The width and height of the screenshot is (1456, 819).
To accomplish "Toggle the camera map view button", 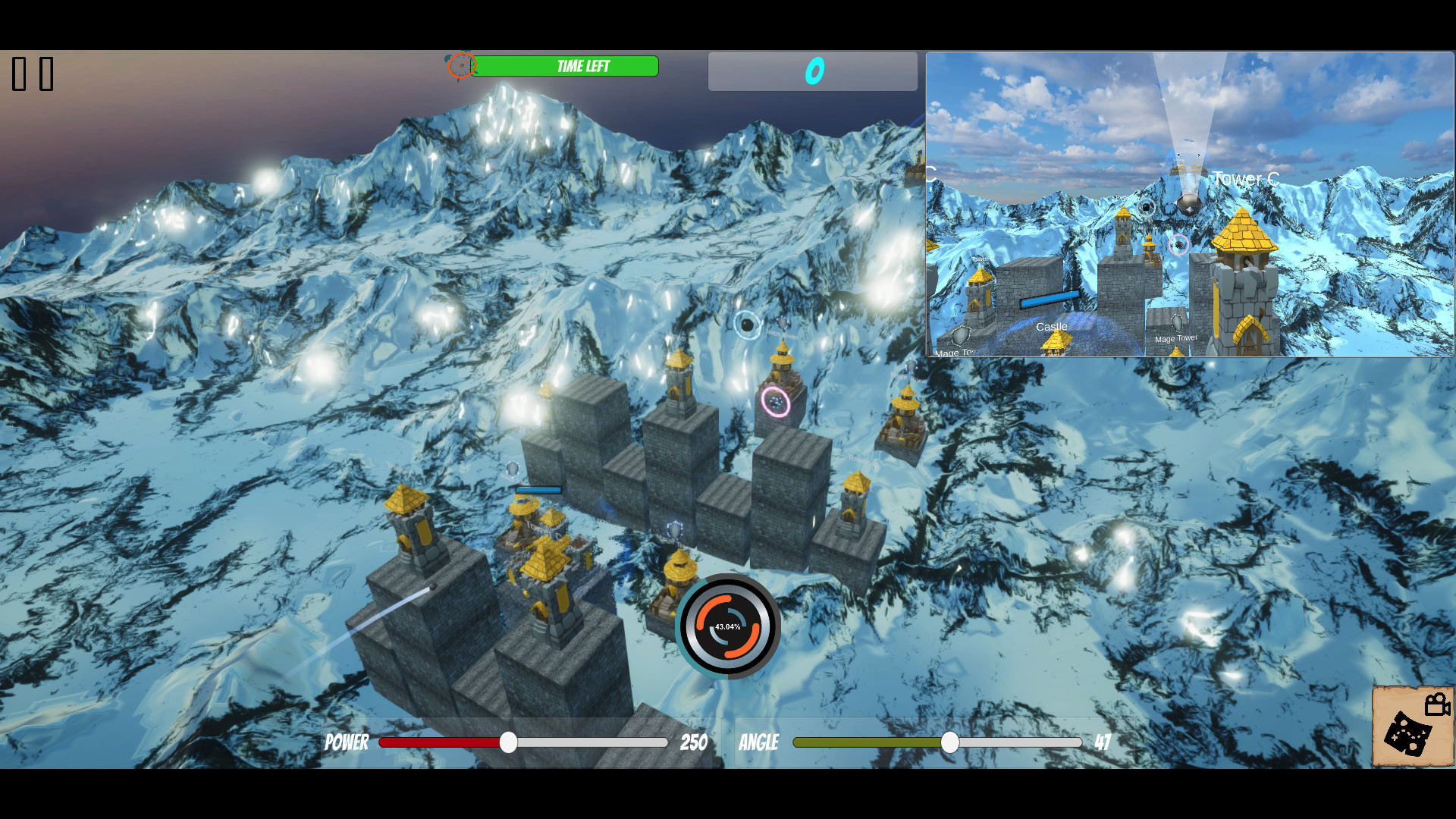I will [1412, 726].
